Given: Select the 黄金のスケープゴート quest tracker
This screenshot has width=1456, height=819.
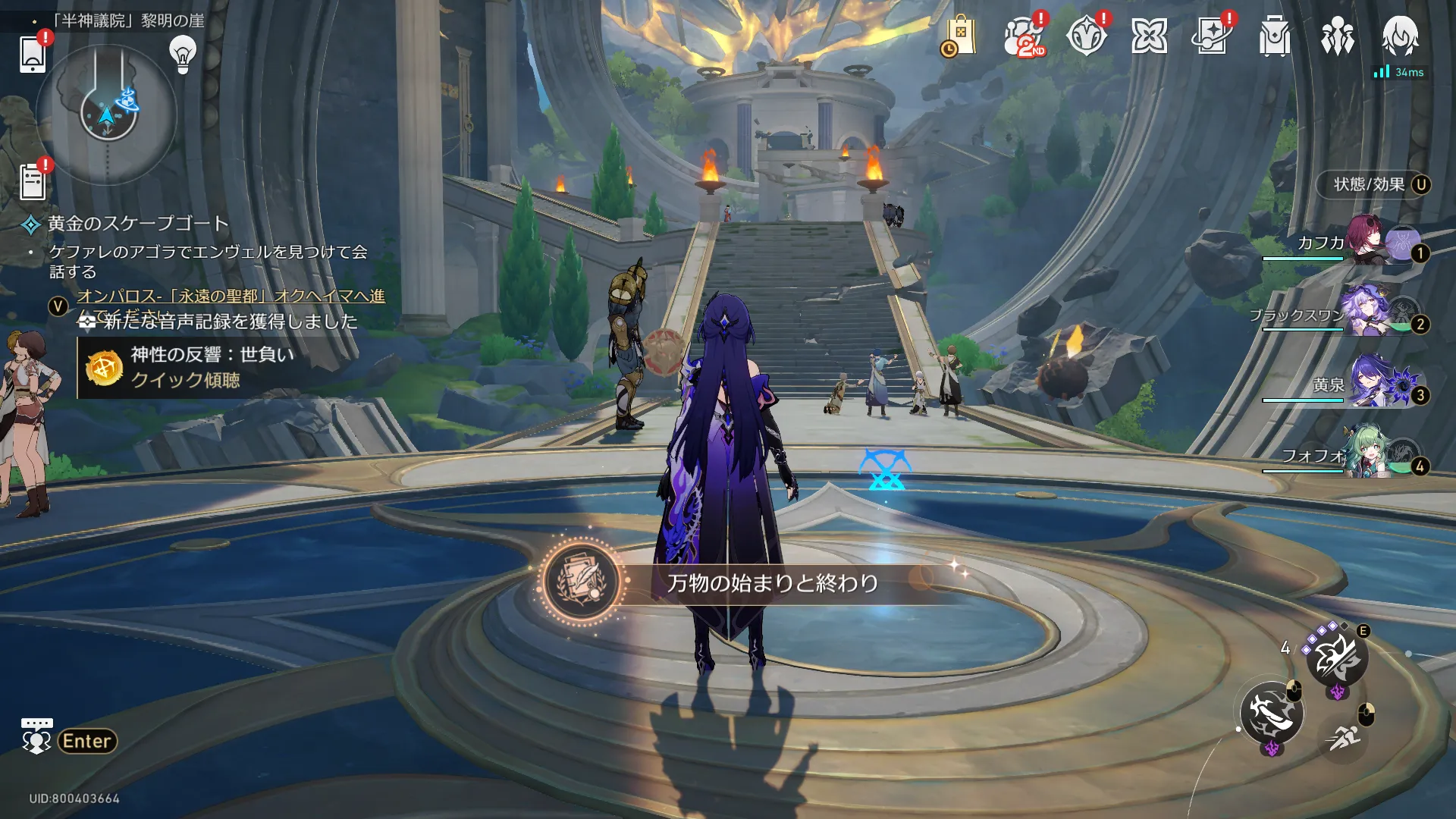Looking at the screenshot, I should 137,224.
